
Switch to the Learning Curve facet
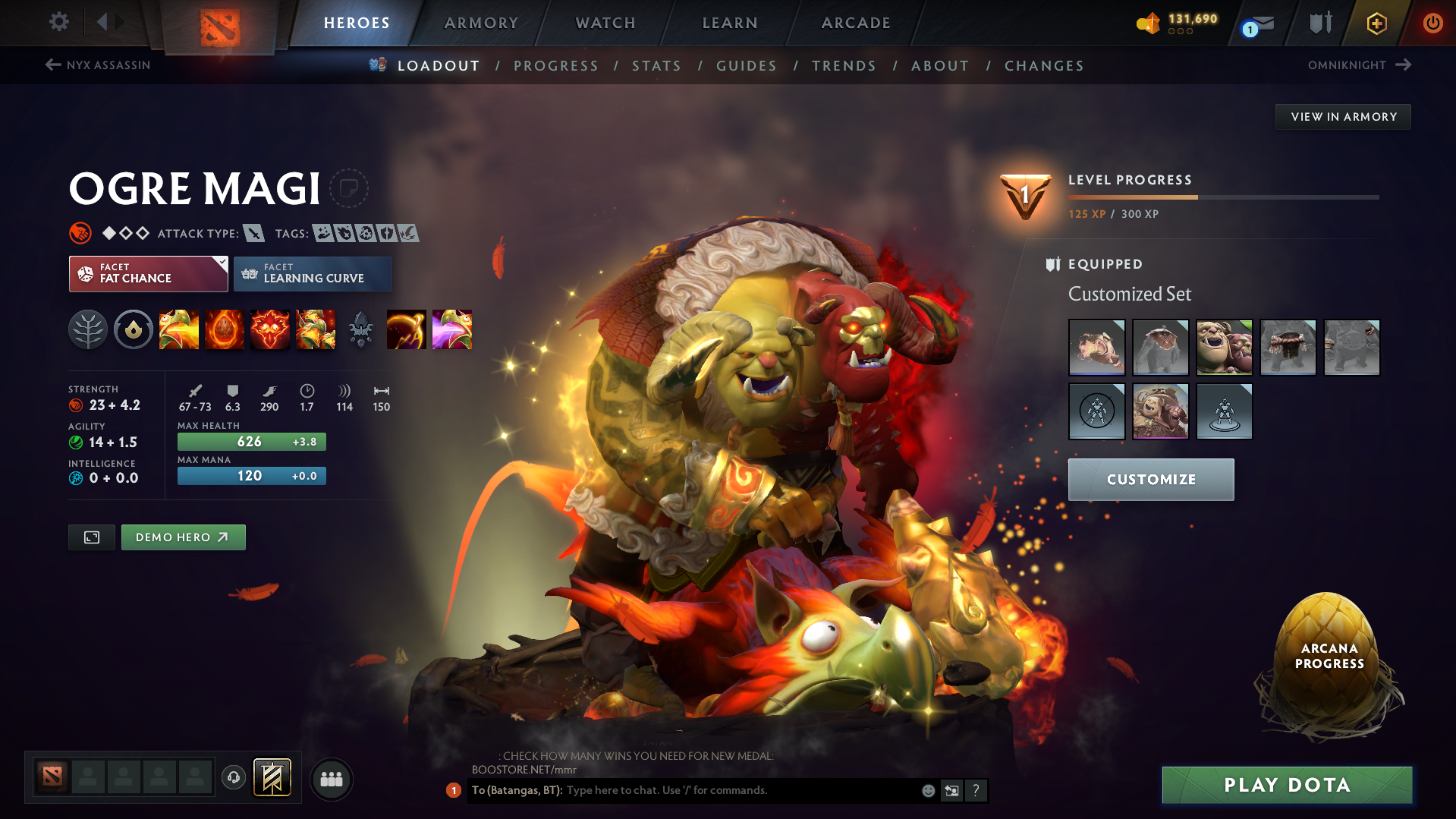[313, 274]
